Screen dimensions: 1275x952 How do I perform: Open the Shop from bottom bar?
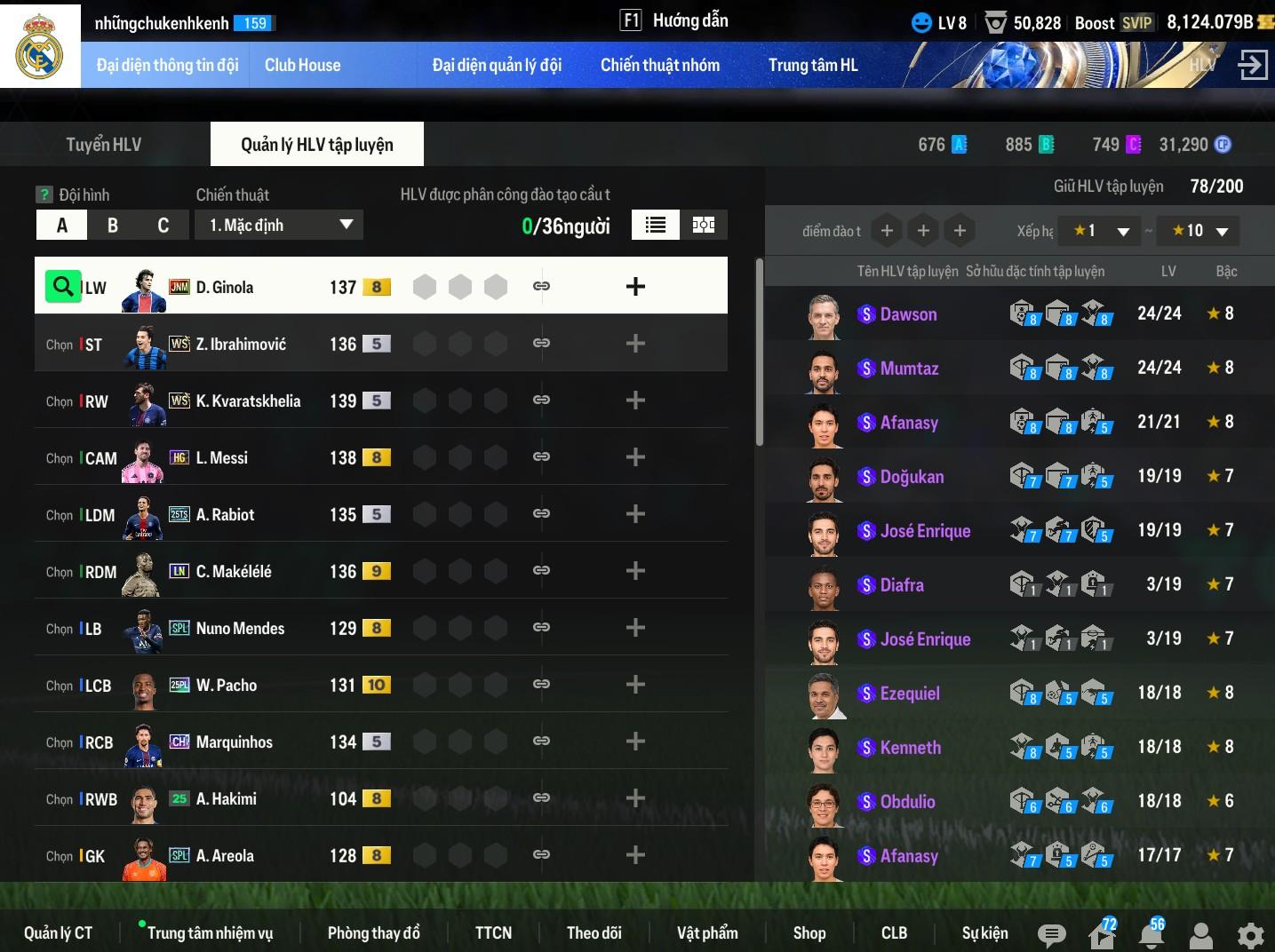tap(809, 932)
